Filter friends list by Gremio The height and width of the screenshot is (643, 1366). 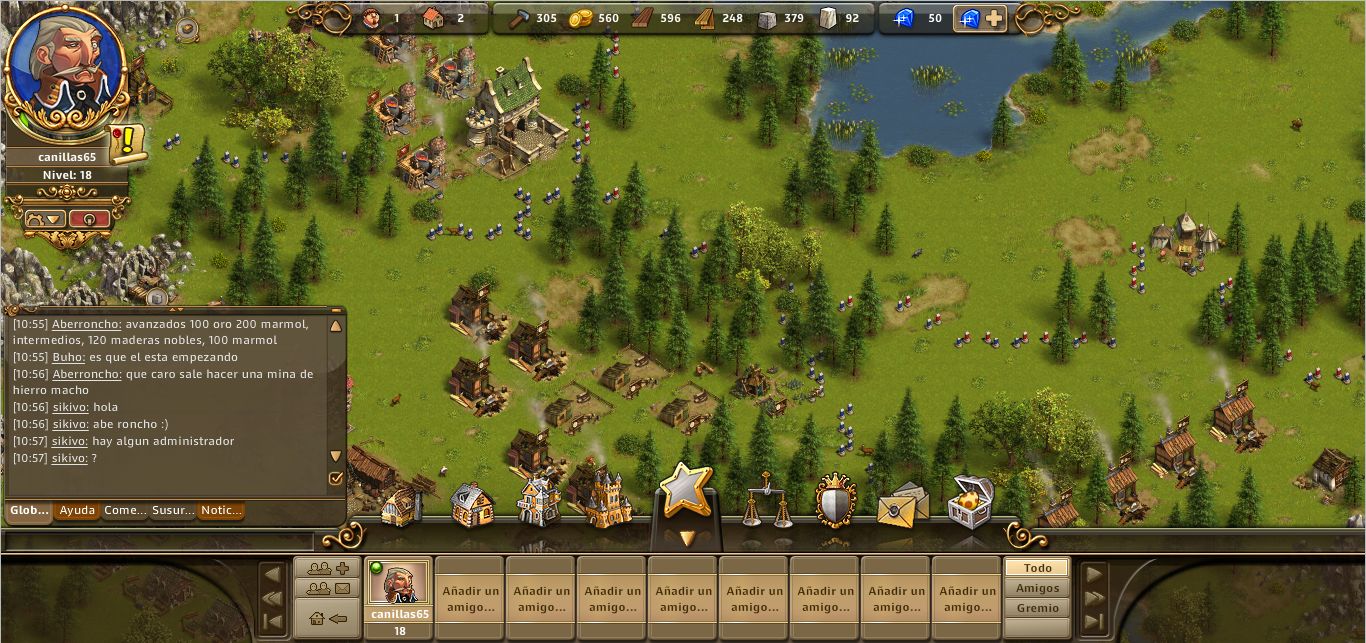click(1037, 608)
